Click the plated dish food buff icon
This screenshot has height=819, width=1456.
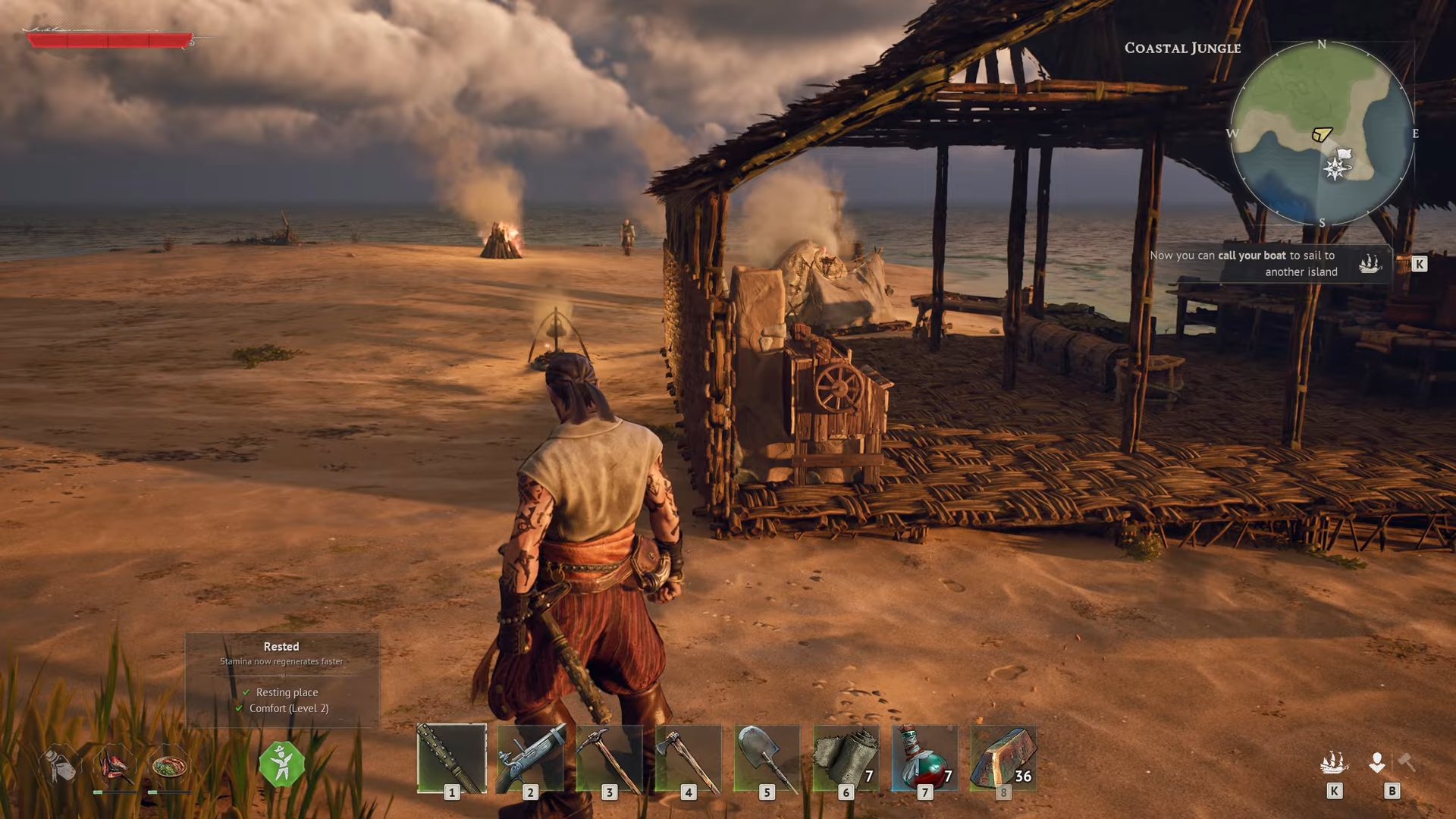pos(168,765)
